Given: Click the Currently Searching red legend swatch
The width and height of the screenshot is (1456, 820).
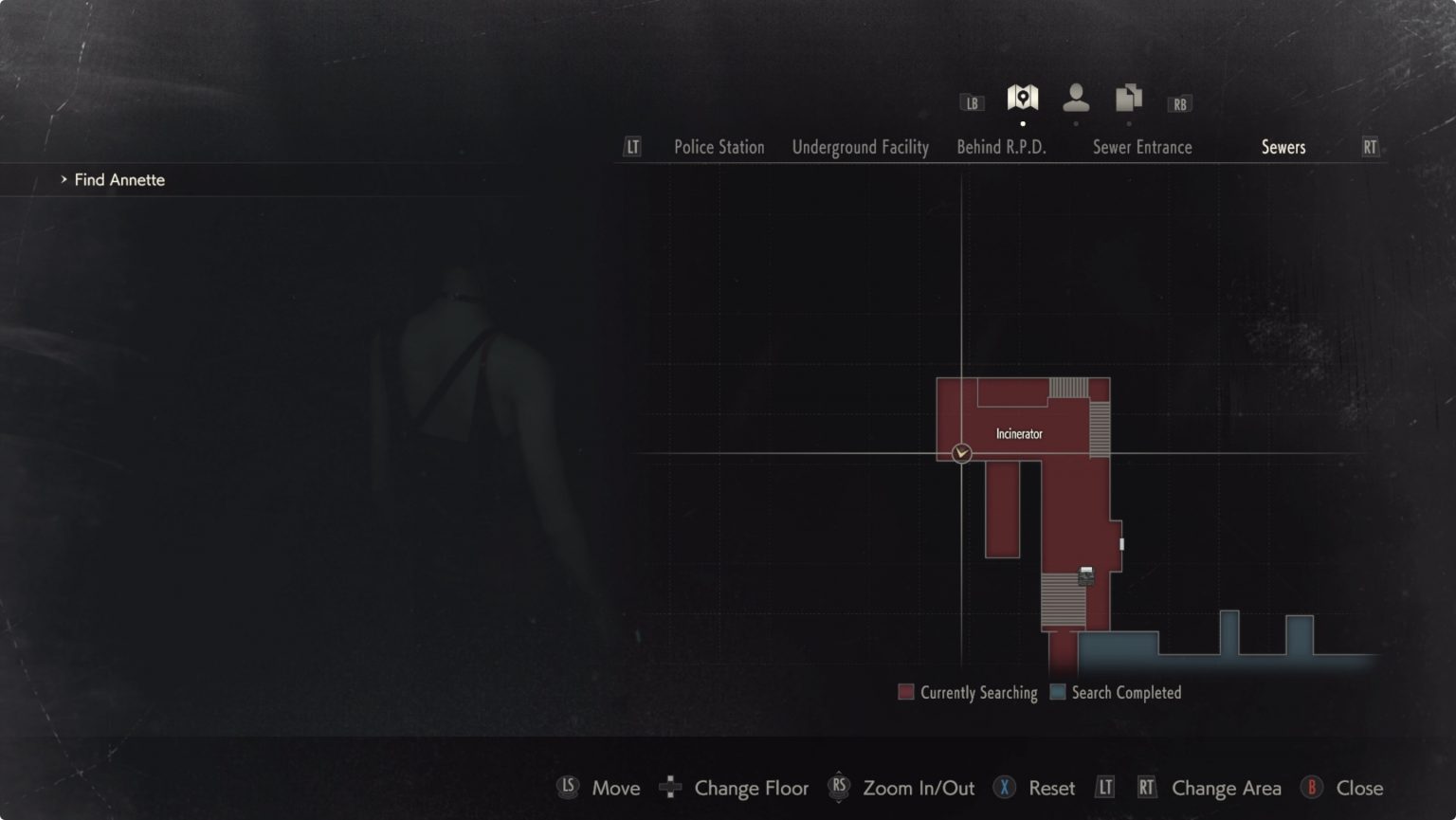Looking at the screenshot, I should point(906,692).
